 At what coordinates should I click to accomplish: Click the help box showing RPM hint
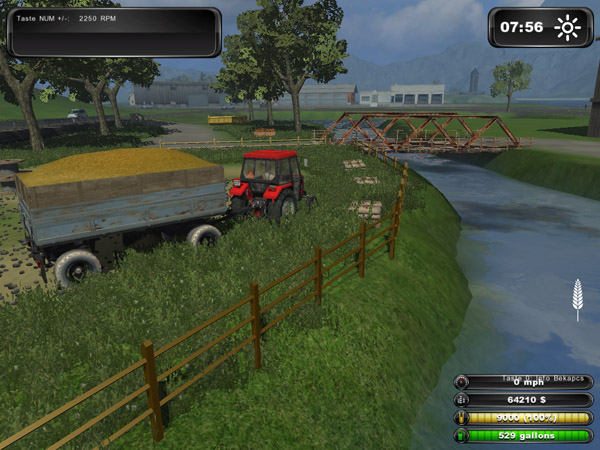[x=113, y=32]
